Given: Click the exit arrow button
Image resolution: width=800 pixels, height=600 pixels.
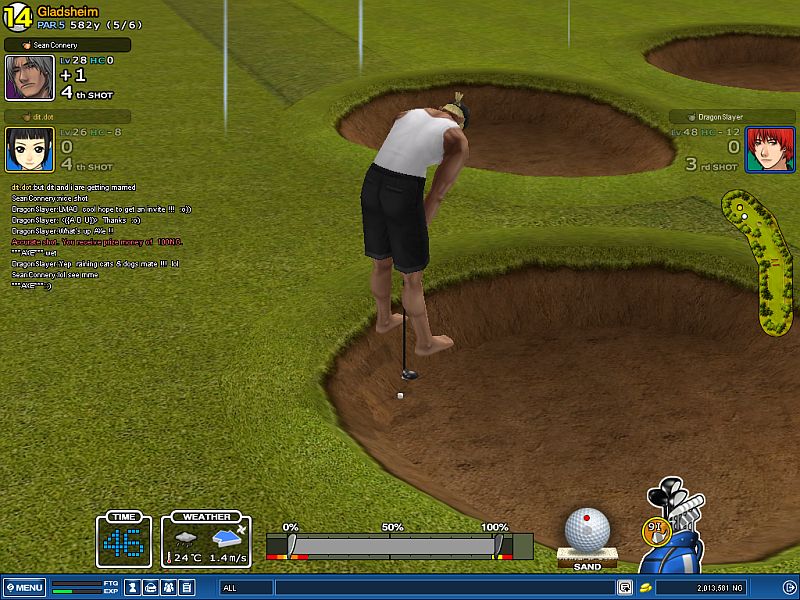Looking at the screenshot, I should click(x=789, y=587).
